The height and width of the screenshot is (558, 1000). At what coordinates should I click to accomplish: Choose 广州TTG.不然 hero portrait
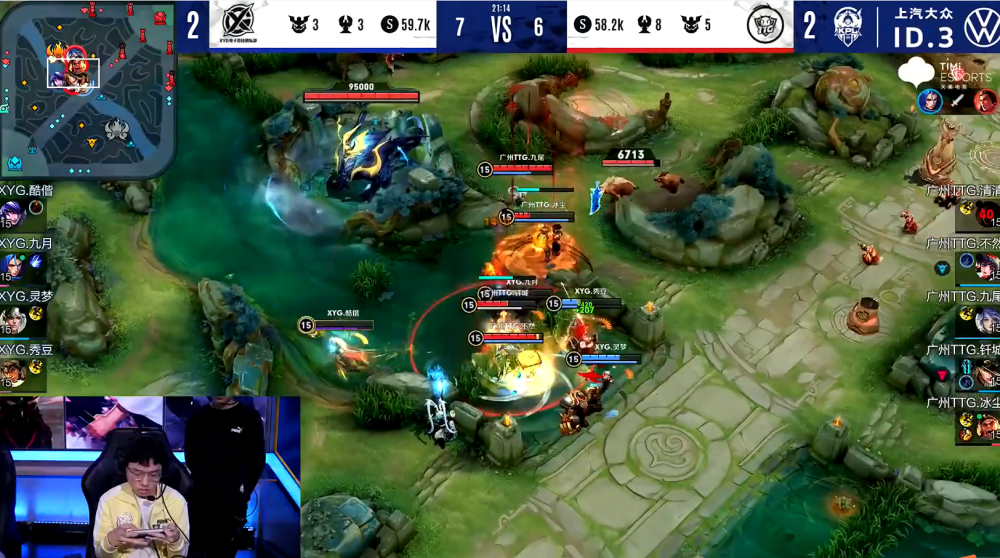(986, 267)
